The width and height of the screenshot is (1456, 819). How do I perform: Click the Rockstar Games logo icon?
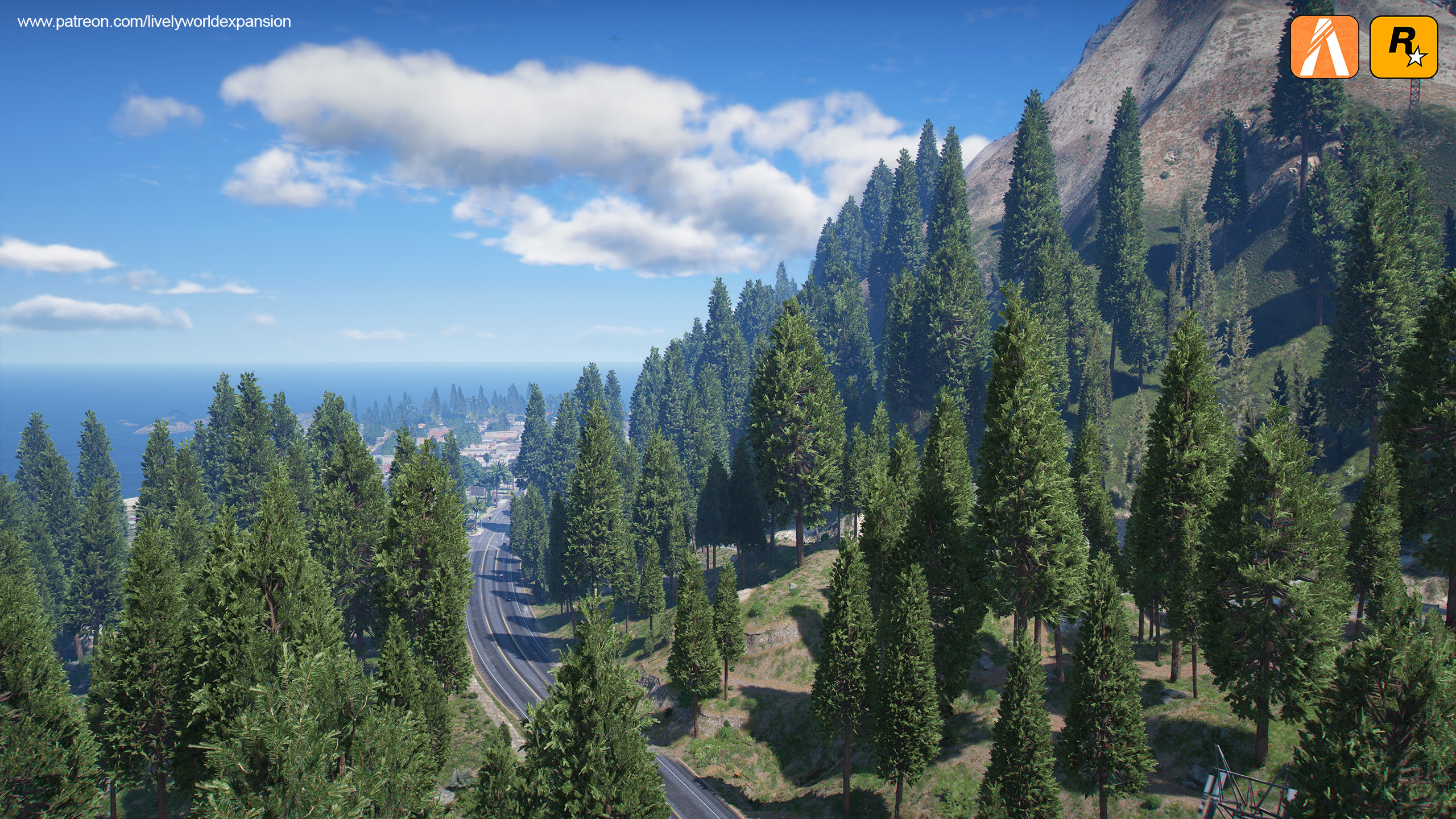click(1404, 47)
